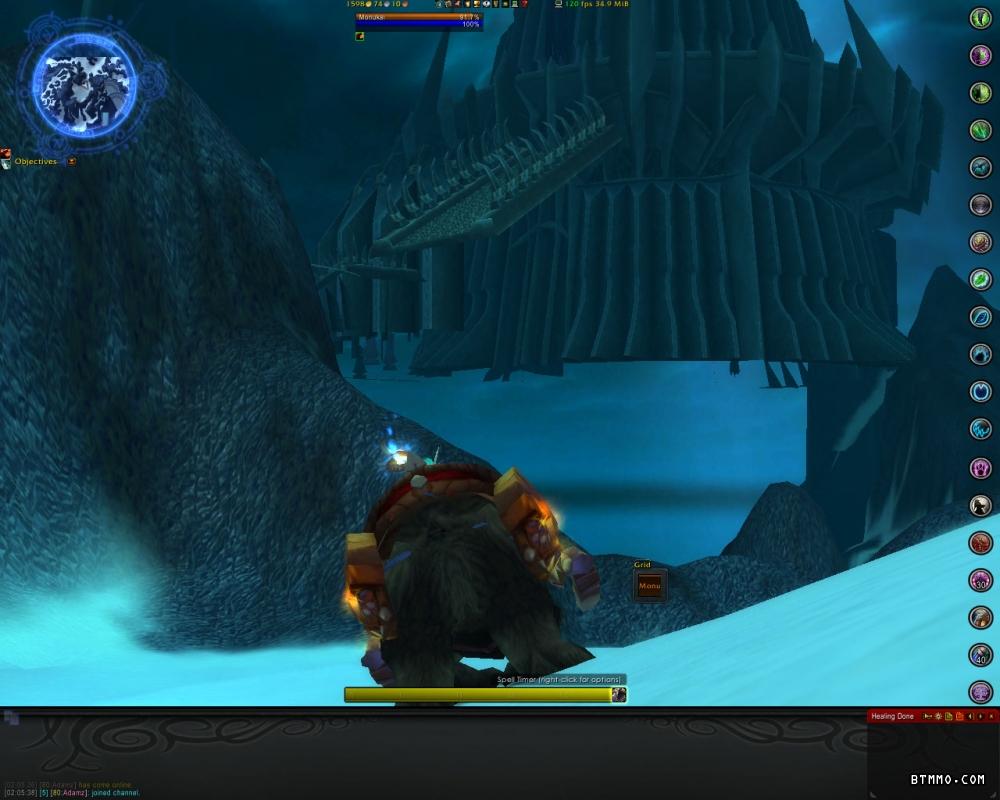Activate the blue crescent claw ability

coord(981,354)
